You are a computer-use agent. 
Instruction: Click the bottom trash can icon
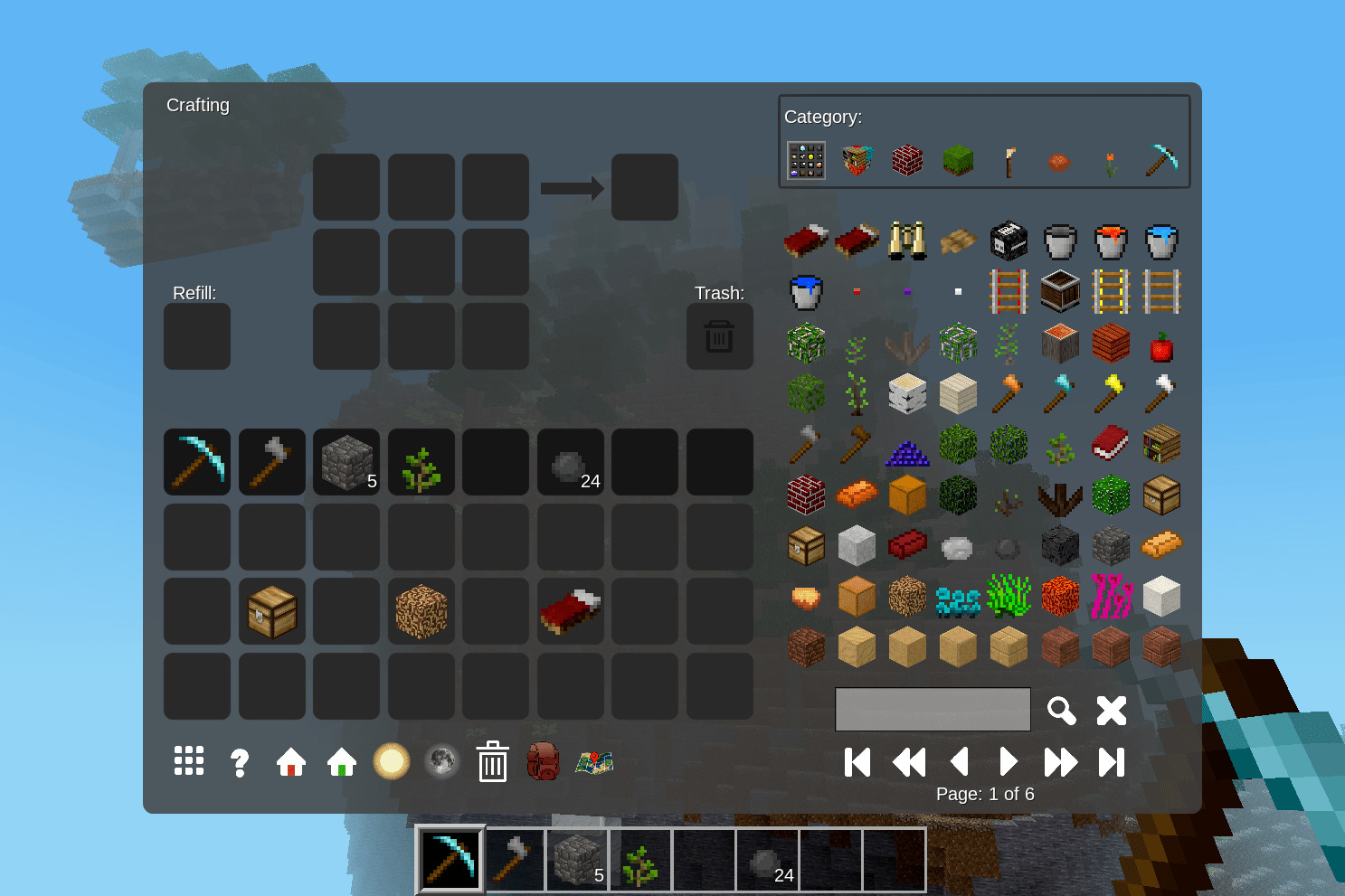coord(493,762)
